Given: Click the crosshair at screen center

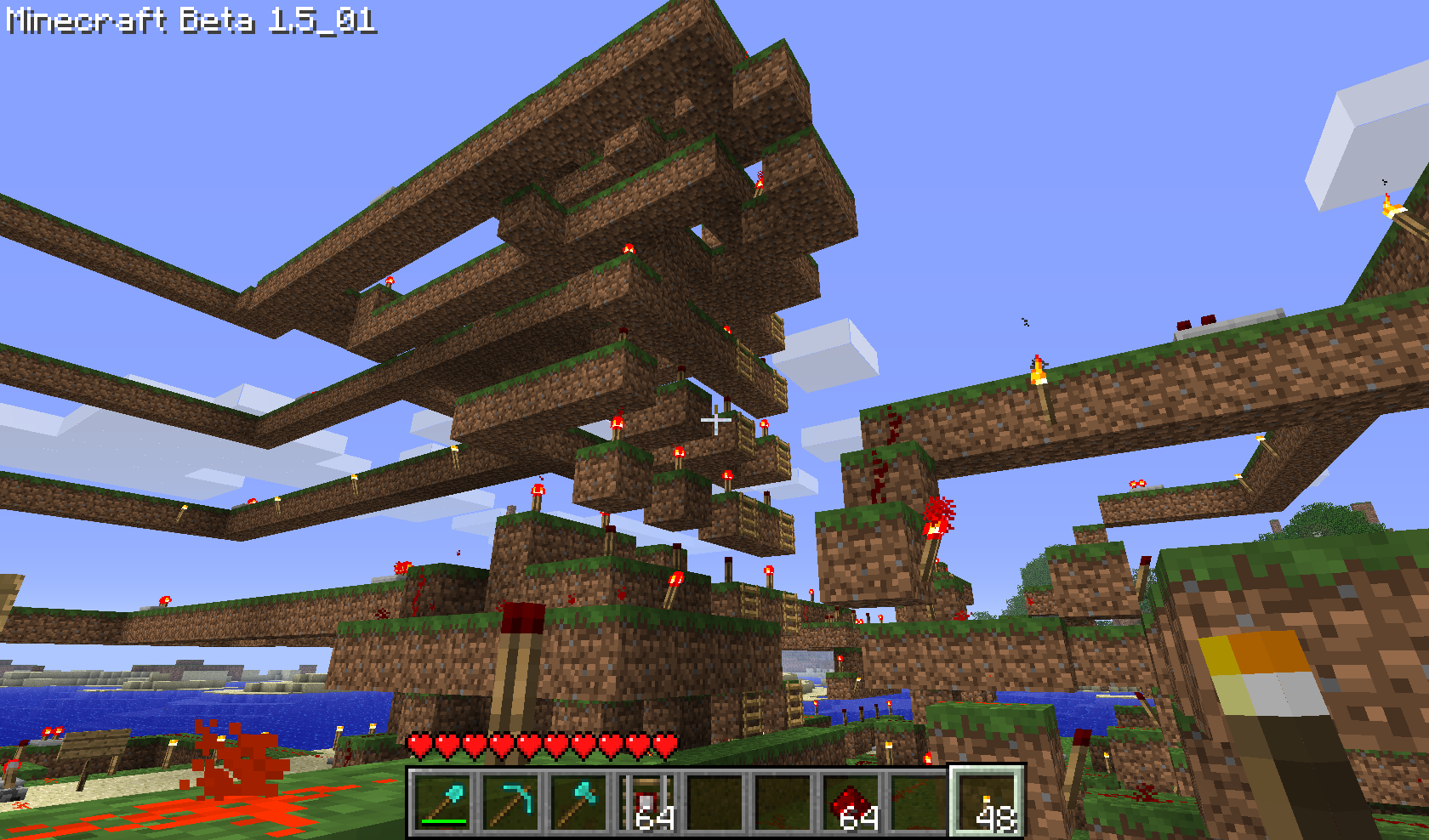Looking at the screenshot, I should coord(714,420).
